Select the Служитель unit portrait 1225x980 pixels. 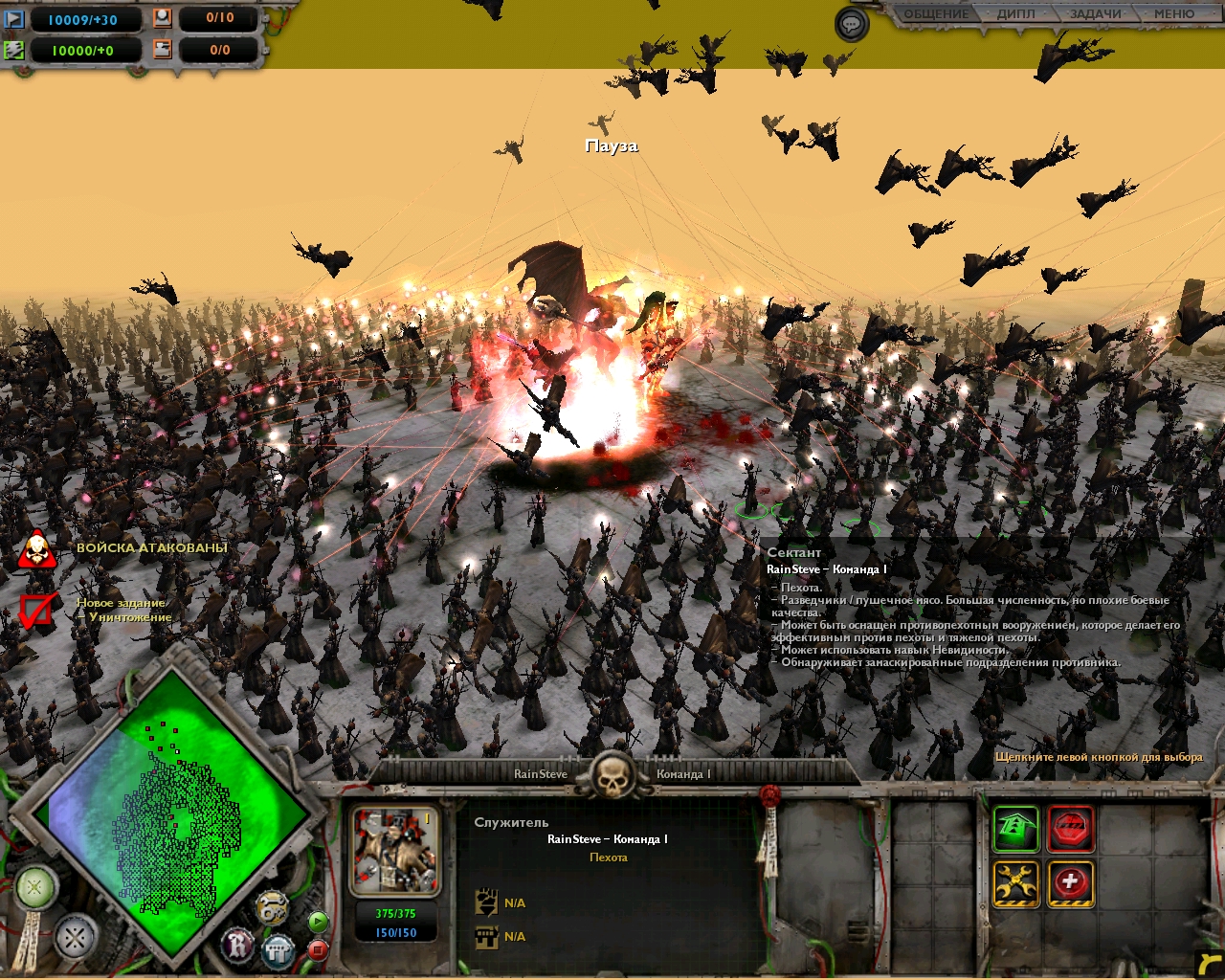[x=395, y=851]
